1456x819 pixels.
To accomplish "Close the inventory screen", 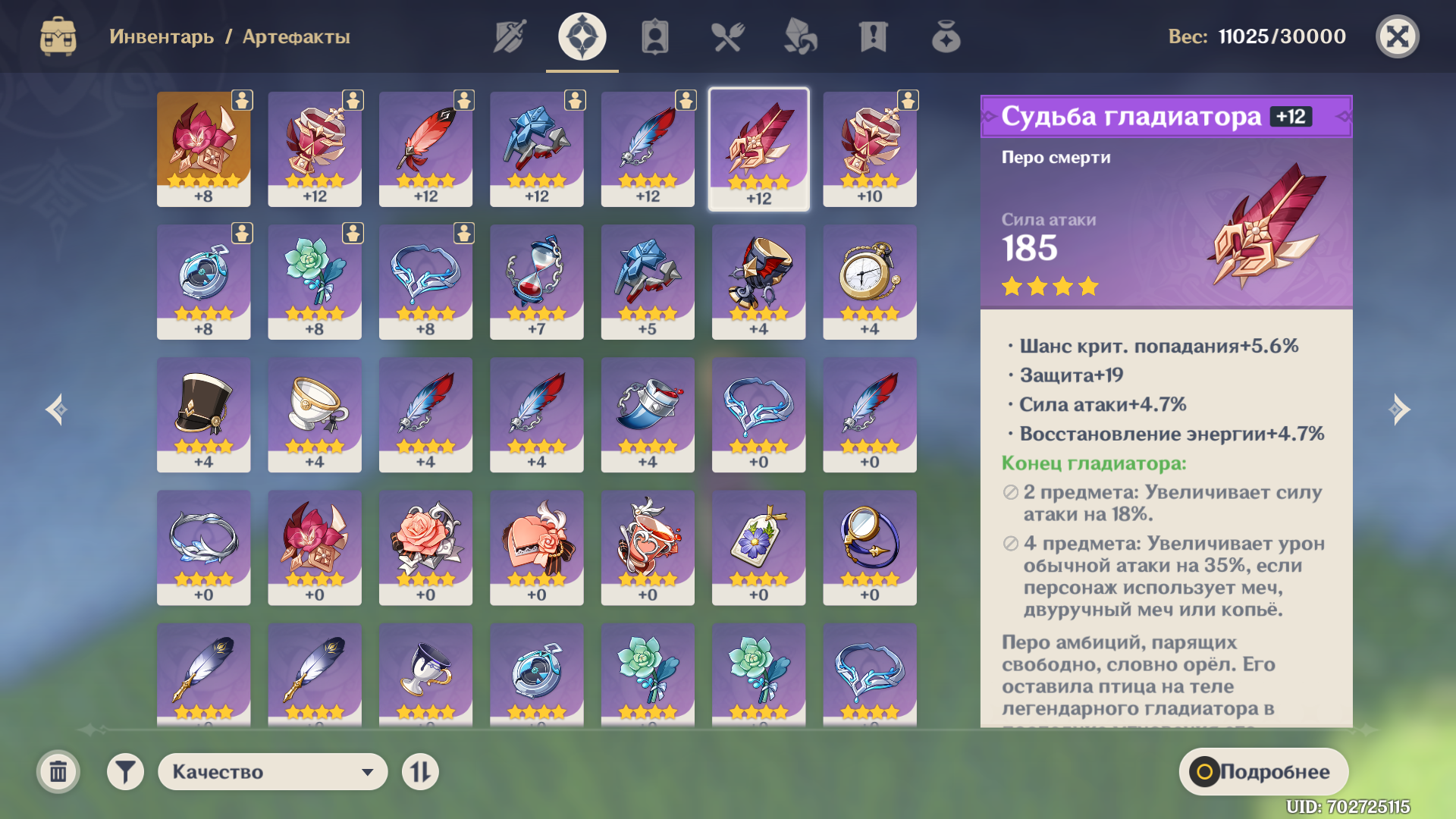I will coord(1397,36).
